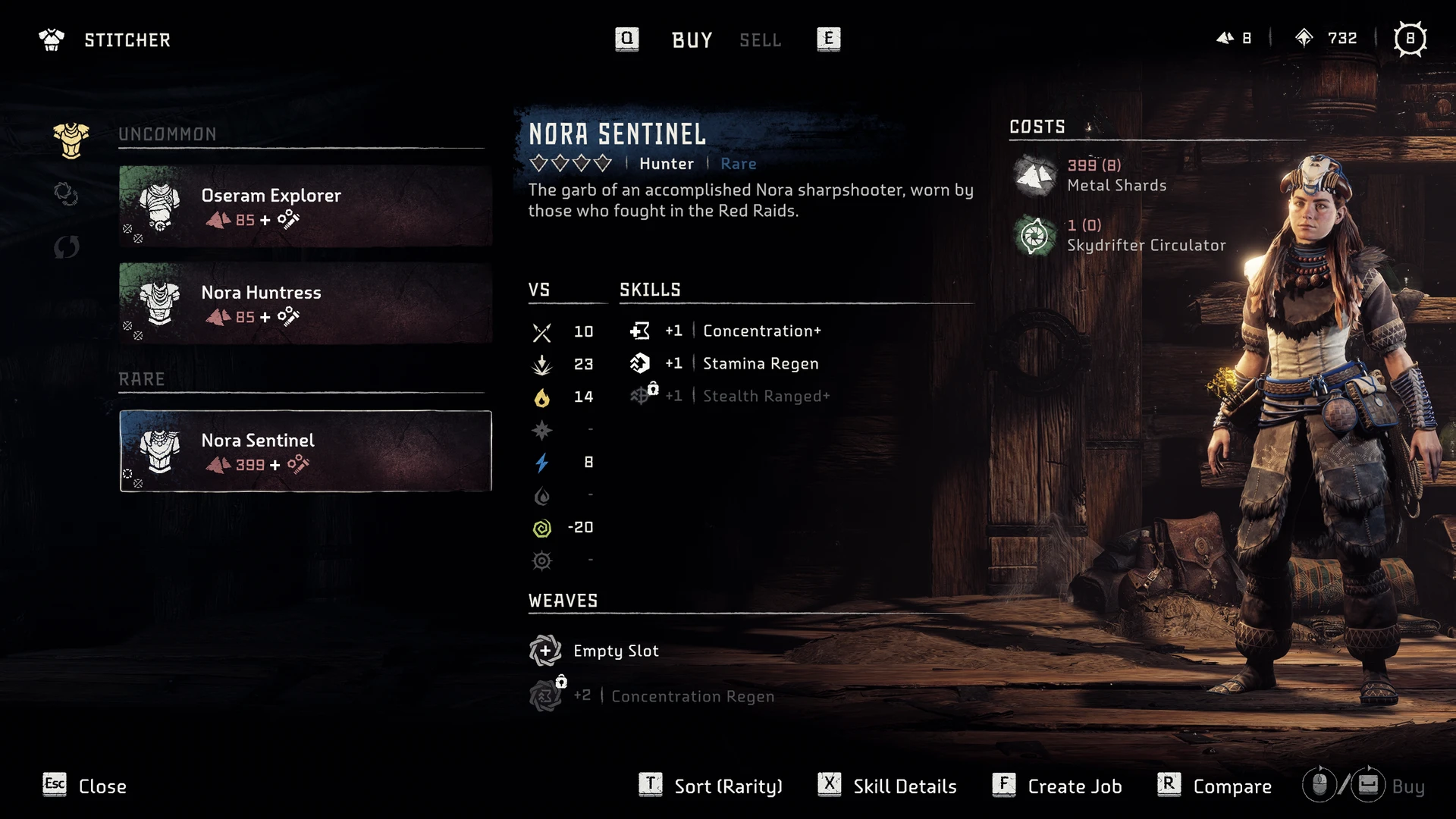The height and width of the screenshot is (819, 1456).
Task: Pick the Nora Sentinel outfit entry
Action: [305, 451]
